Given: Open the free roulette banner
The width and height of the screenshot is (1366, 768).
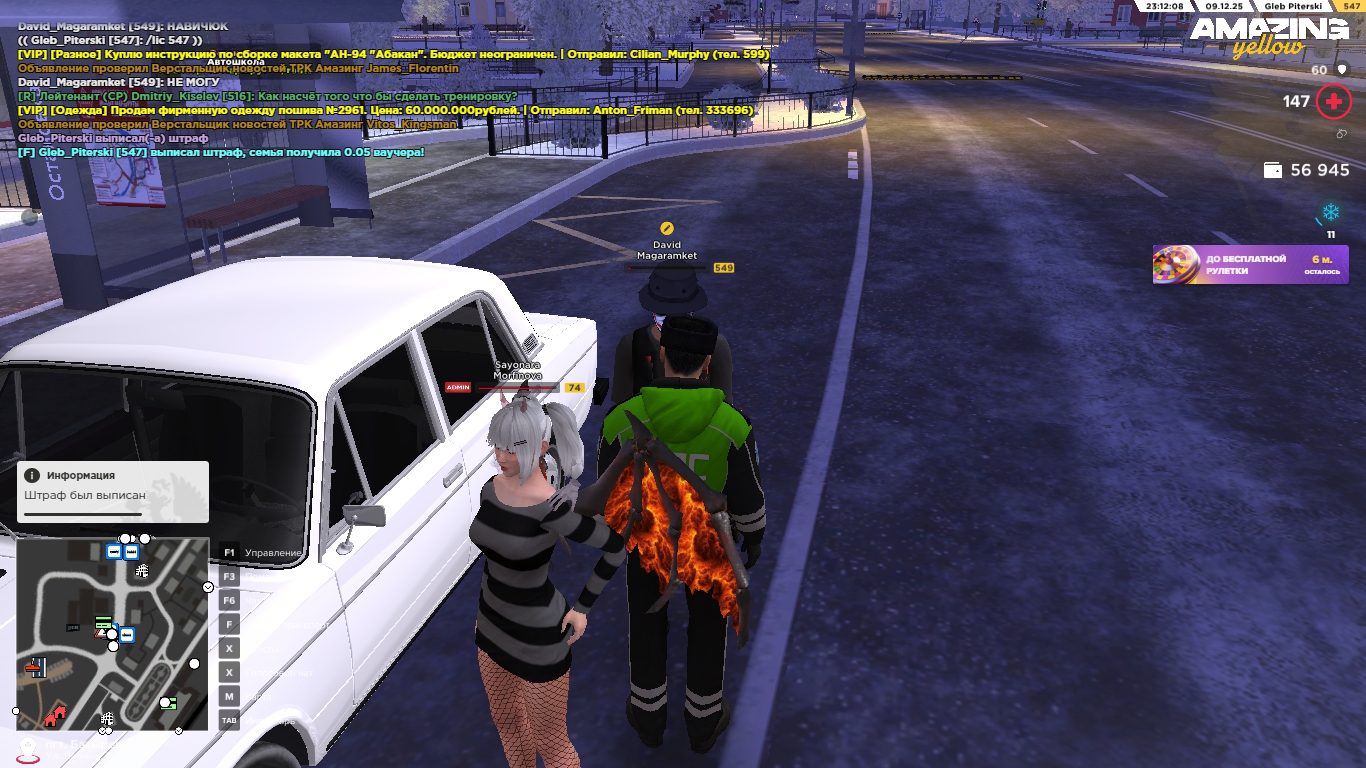Looking at the screenshot, I should click(1250, 265).
